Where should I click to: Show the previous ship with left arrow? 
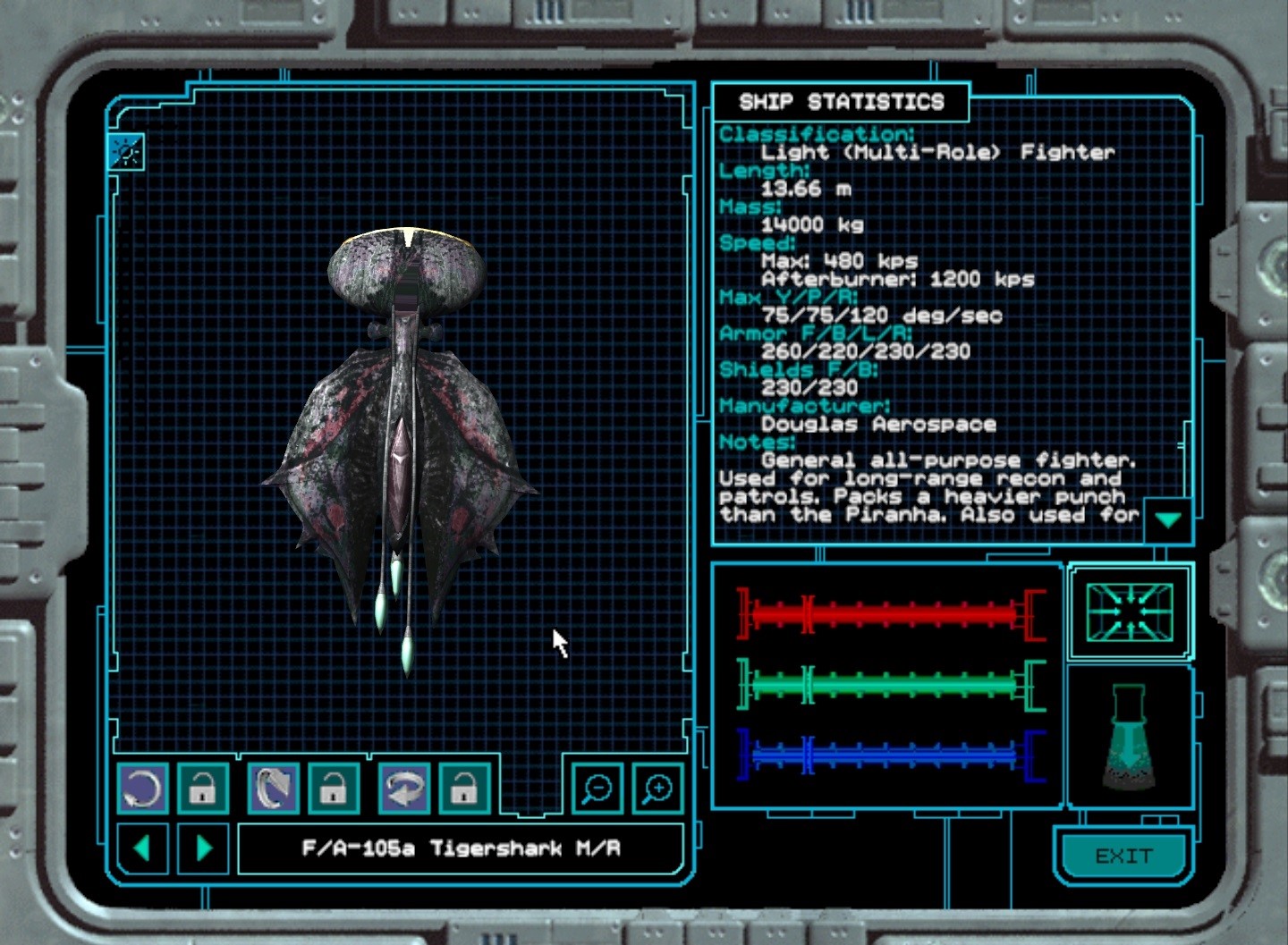coord(141,848)
